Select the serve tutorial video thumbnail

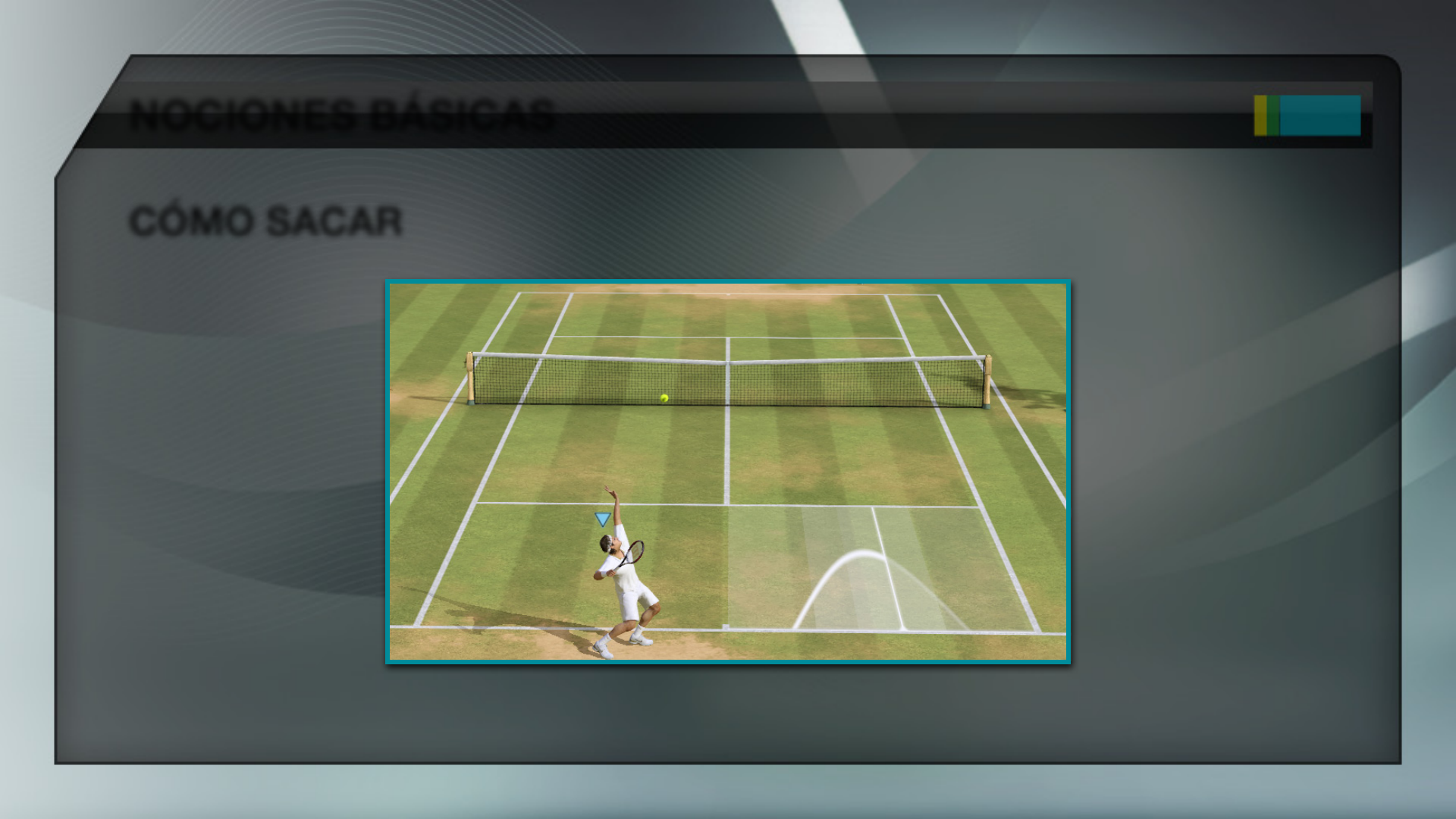728,472
